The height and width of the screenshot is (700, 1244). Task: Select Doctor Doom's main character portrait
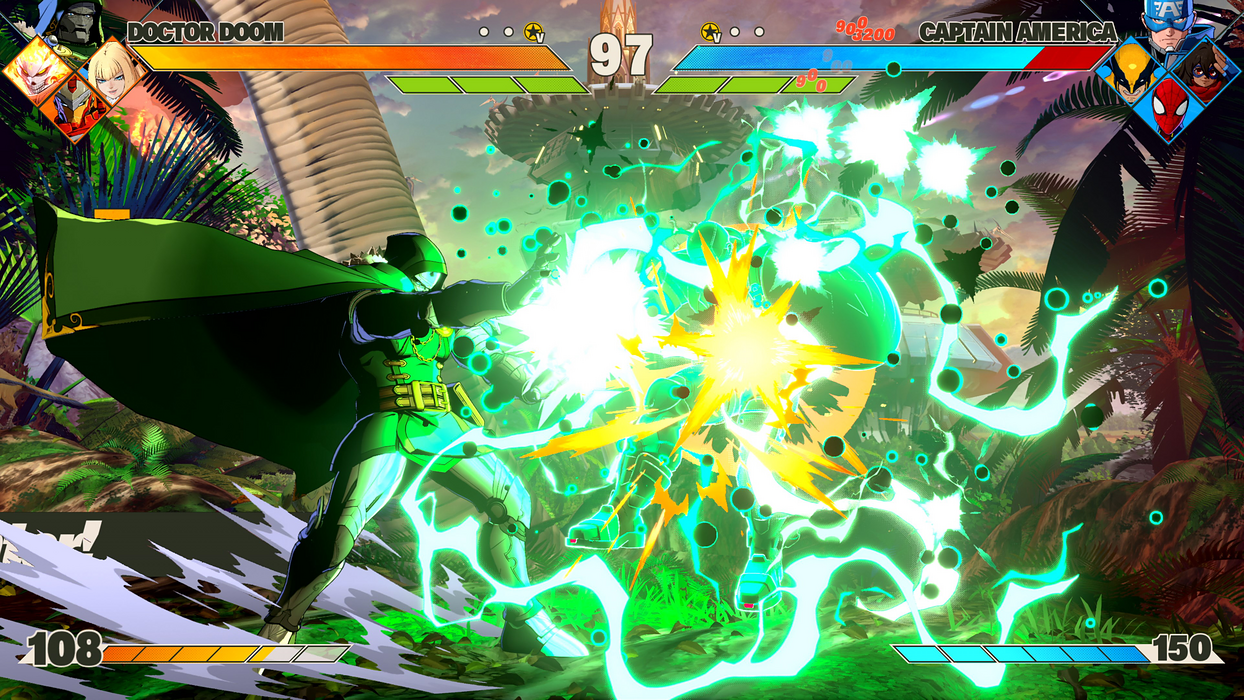tap(77, 21)
